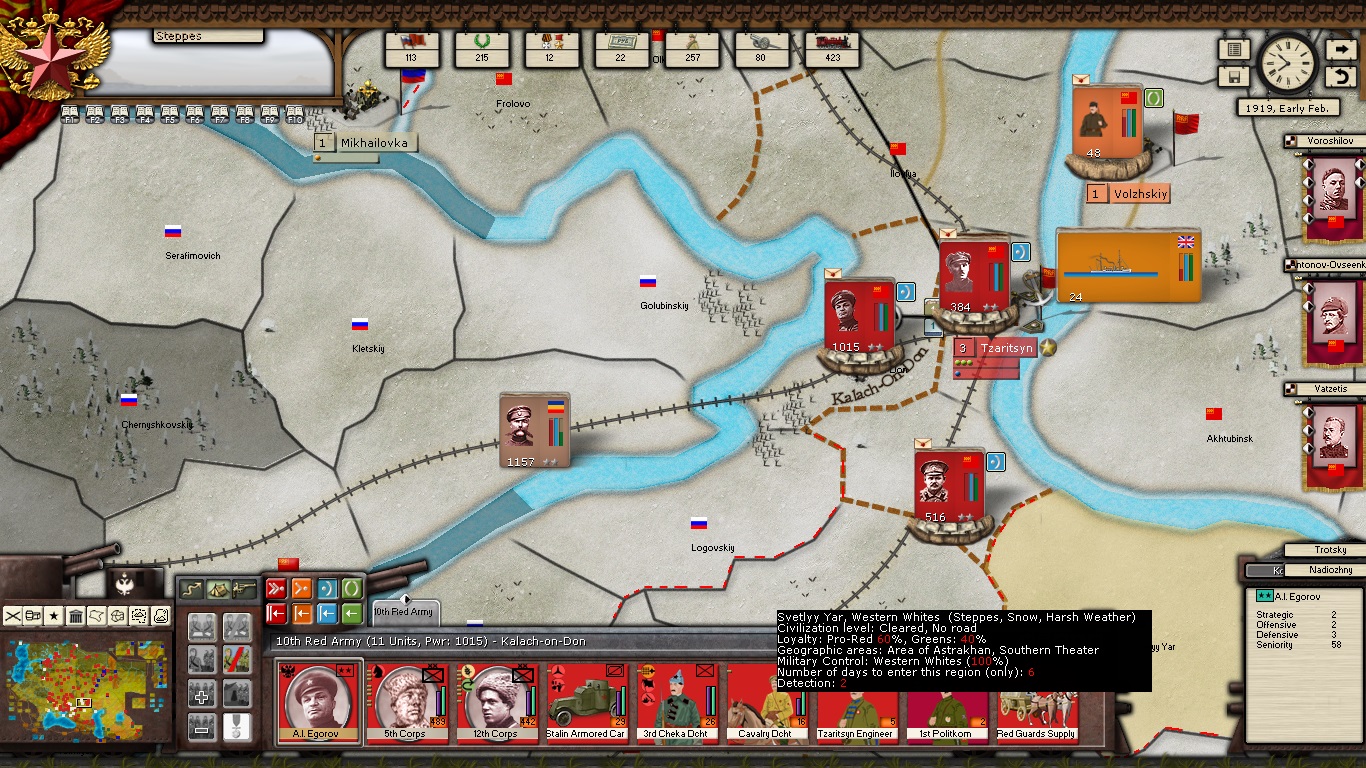Toggle the star objectives map filter

(x=54, y=616)
